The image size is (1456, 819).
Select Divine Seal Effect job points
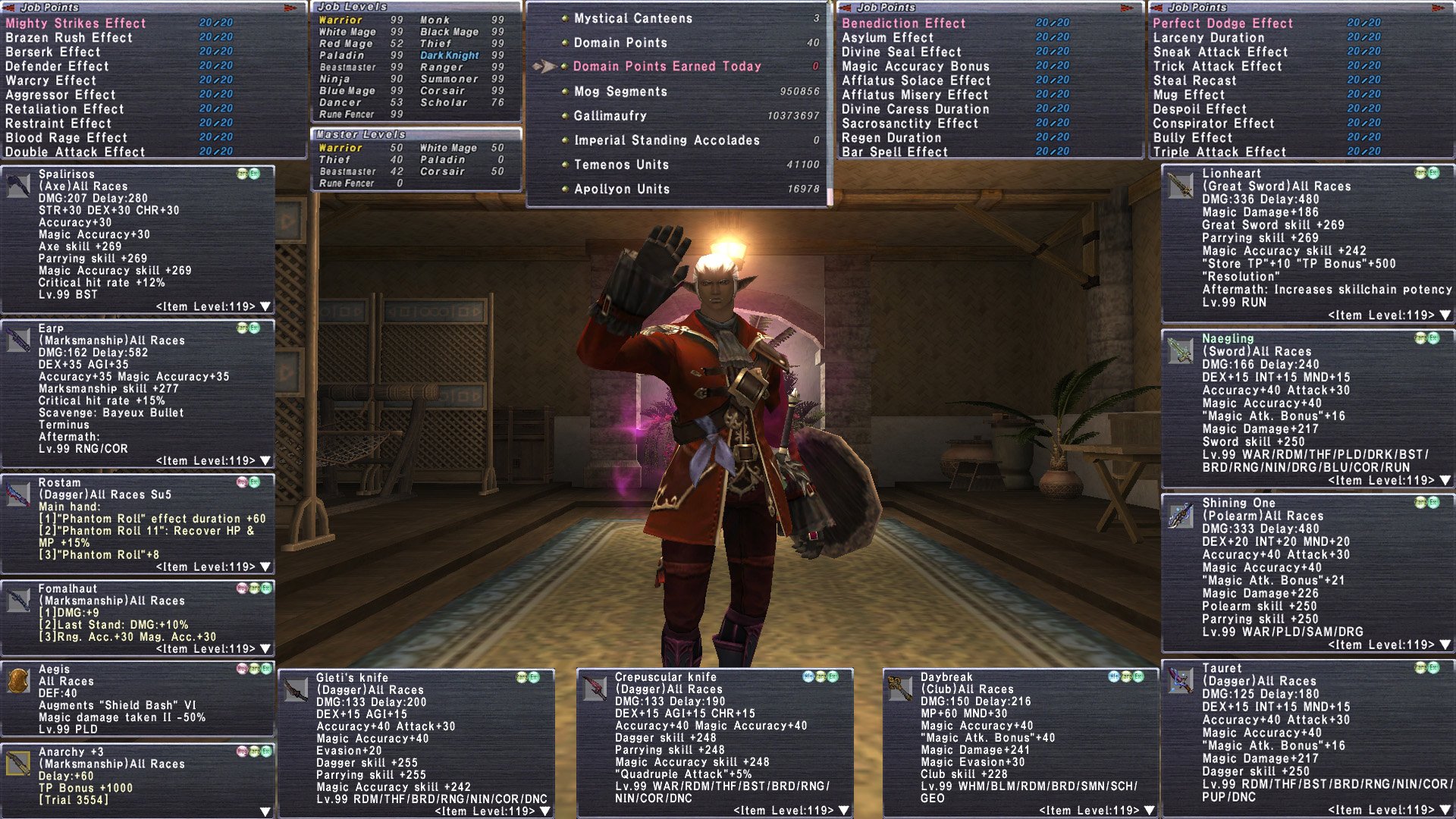click(x=901, y=52)
